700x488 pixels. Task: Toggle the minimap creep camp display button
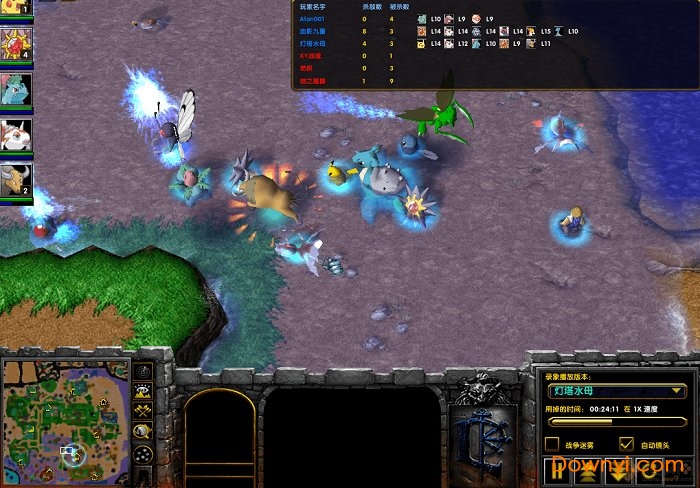[x=143, y=432]
